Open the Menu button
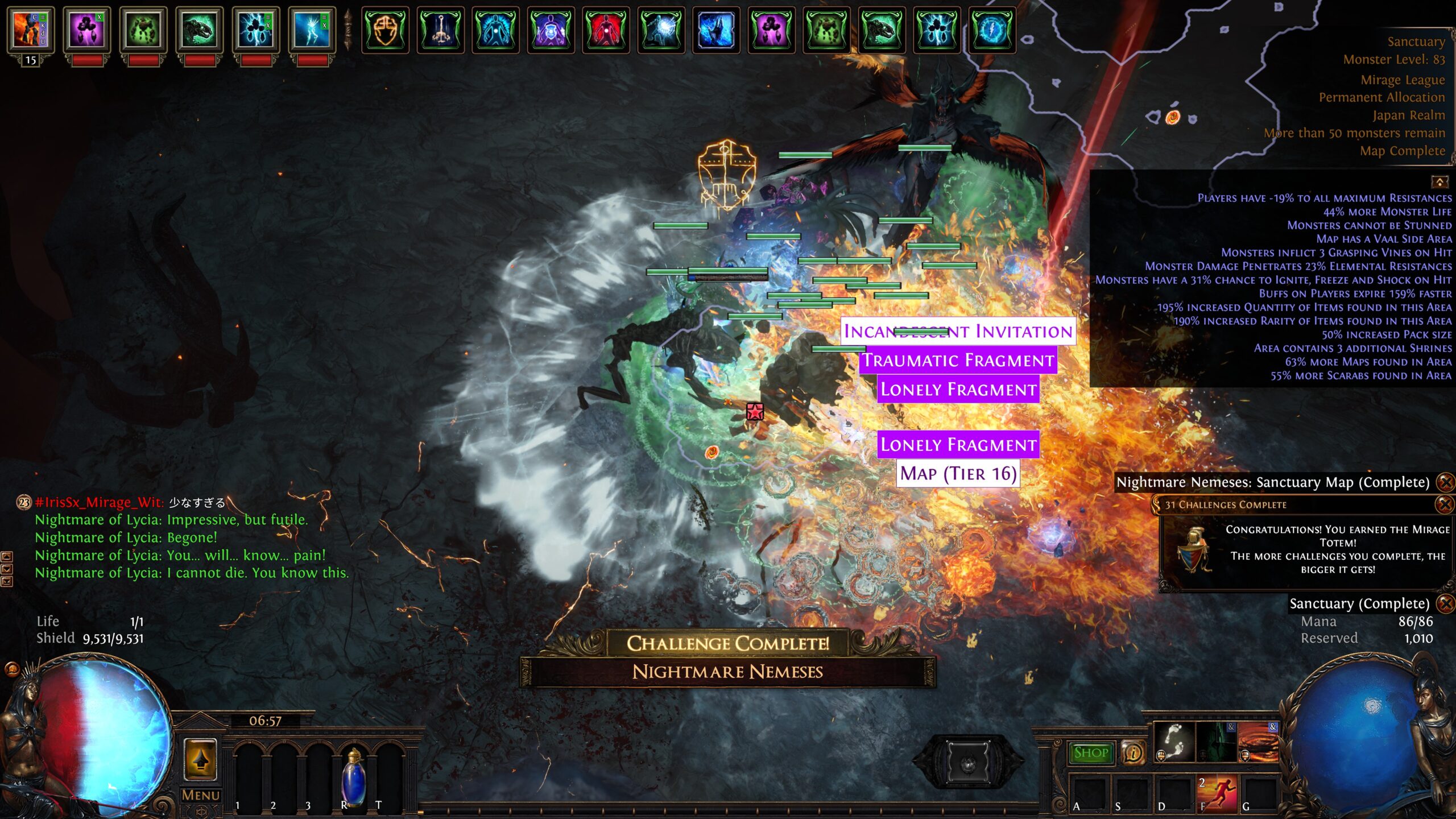Image resolution: width=1456 pixels, height=819 pixels. pos(200,795)
